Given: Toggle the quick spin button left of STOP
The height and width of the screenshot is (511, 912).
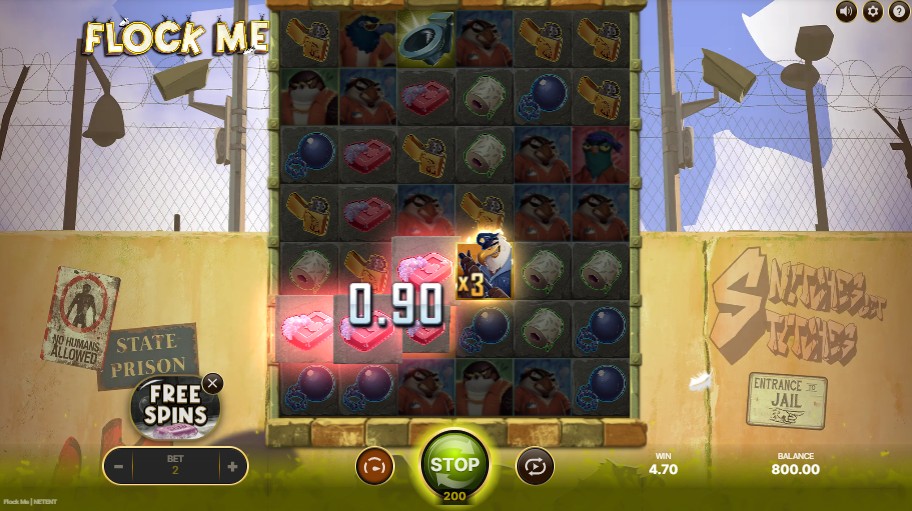Looking at the screenshot, I should [x=375, y=466].
